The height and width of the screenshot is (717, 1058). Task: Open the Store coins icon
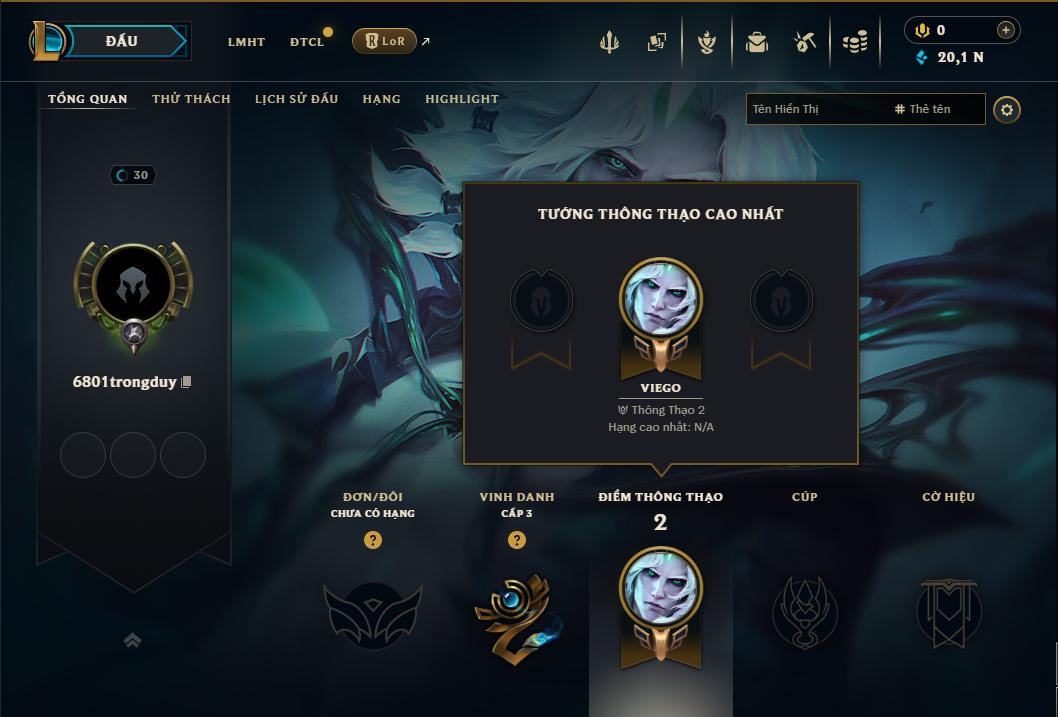coord(854,42)
